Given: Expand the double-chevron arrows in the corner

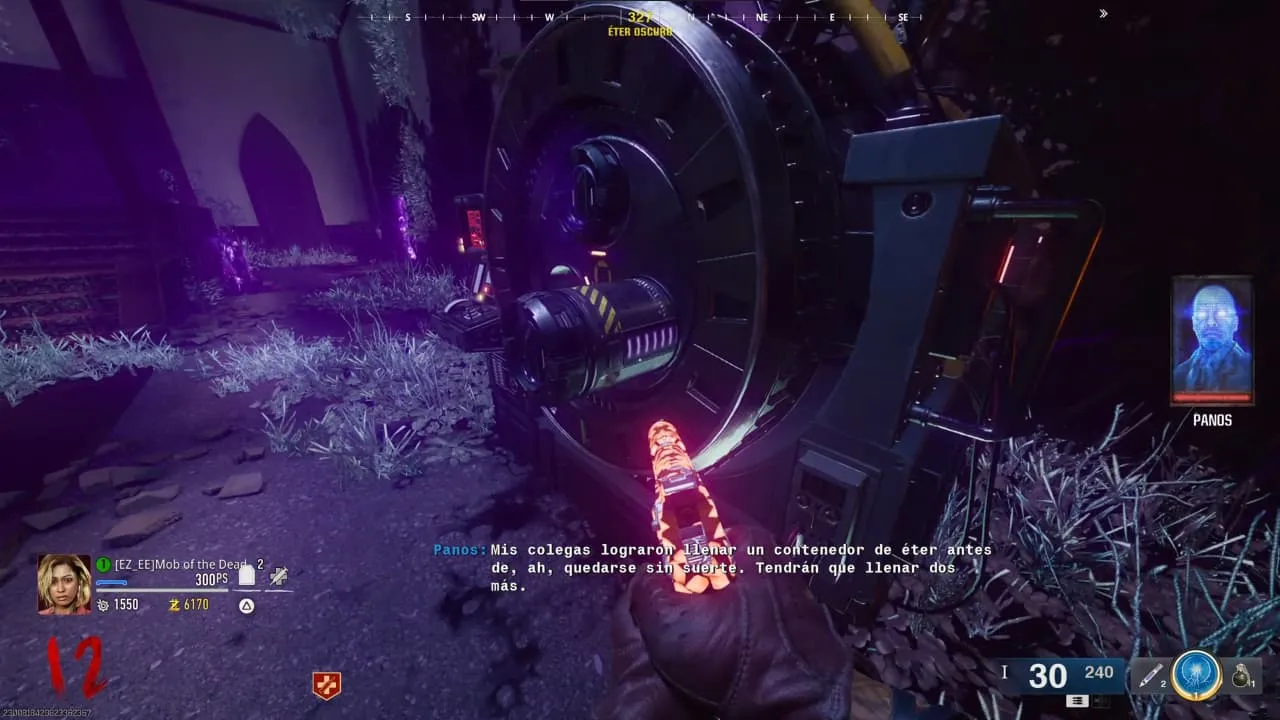Looking at the screenshot, I should [x=1103, y=14].
